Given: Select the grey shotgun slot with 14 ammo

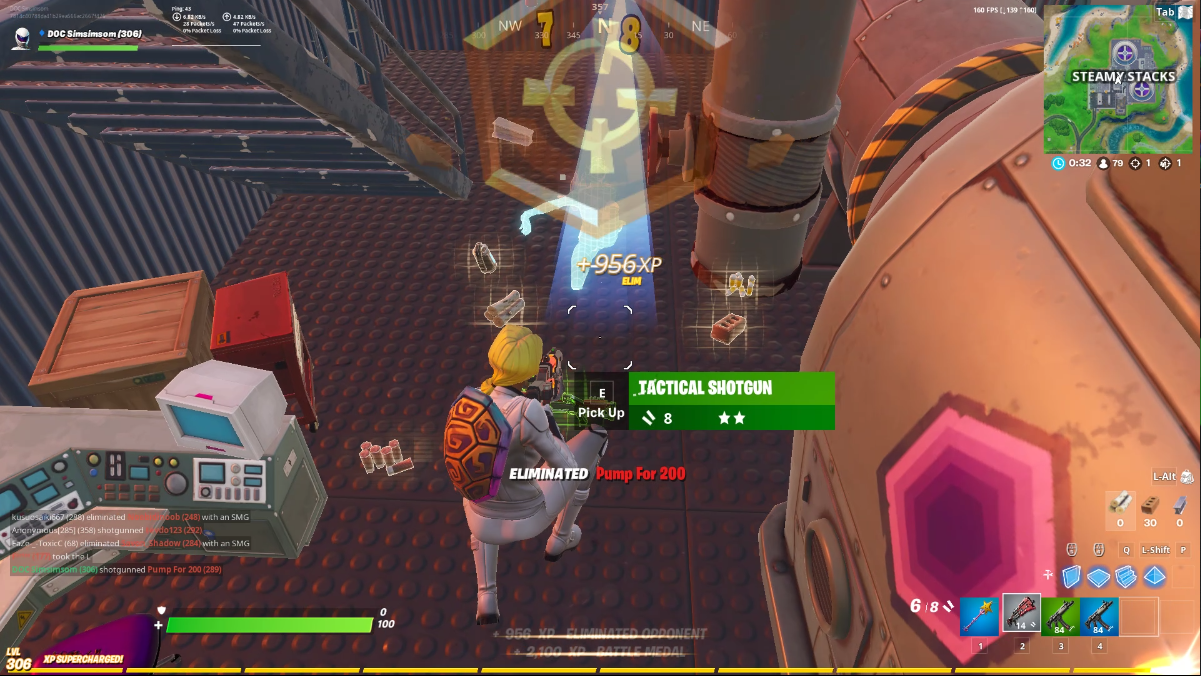Looking at the screenshot, I should click(x=1021, y=616).
